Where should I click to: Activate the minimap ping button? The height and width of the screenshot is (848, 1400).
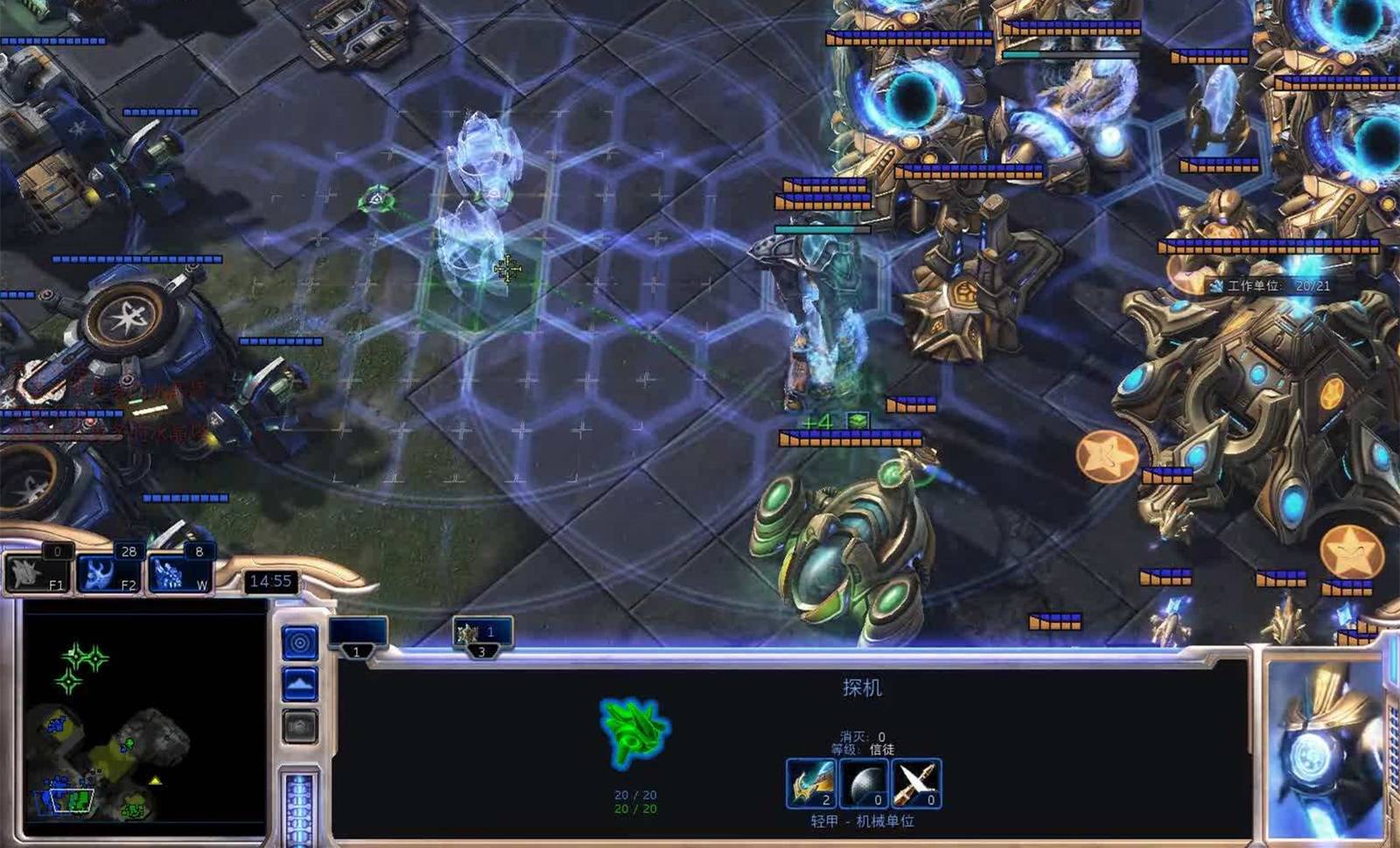299,643
